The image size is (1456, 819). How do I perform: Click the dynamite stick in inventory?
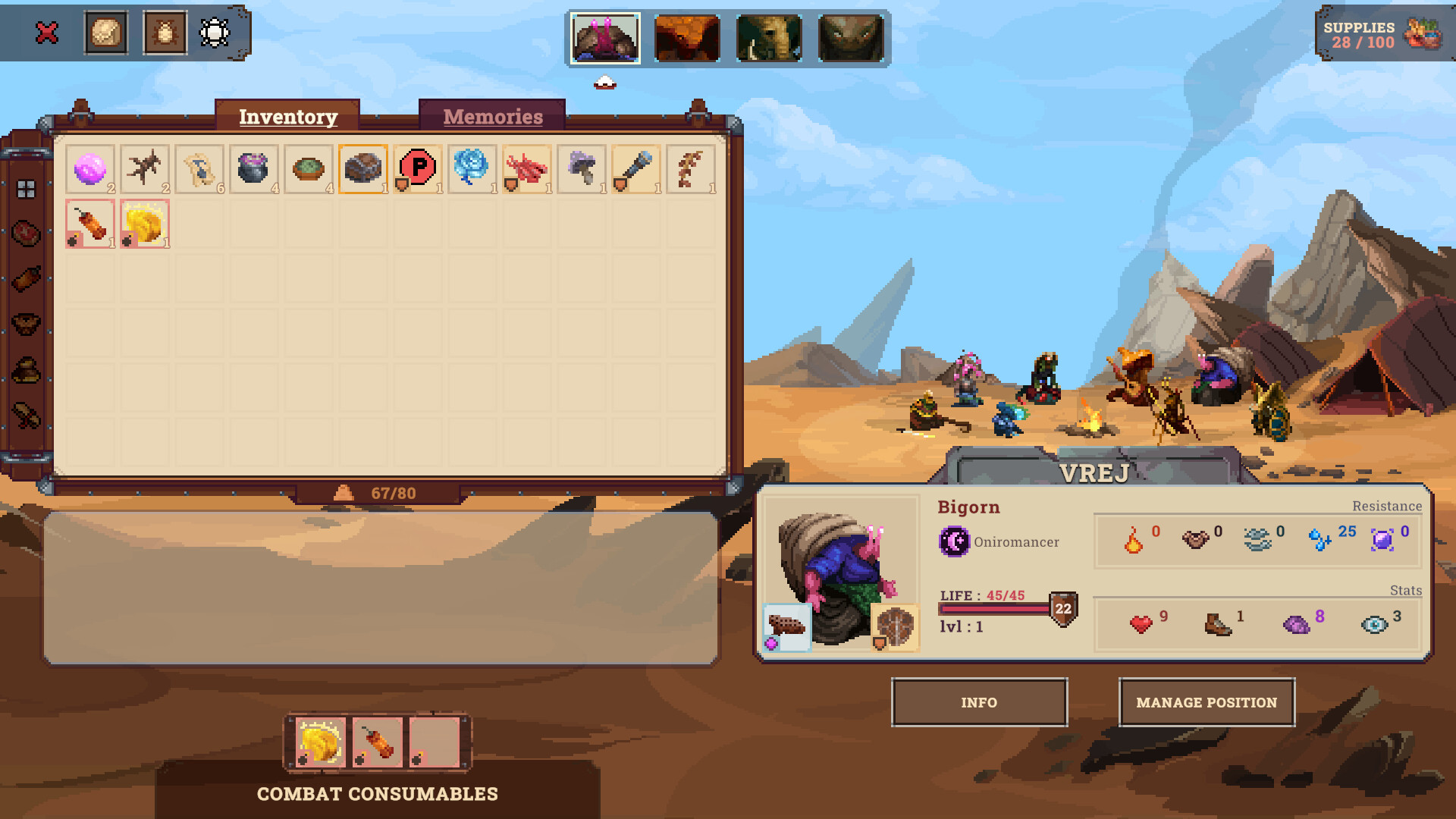tap(89, 222)
